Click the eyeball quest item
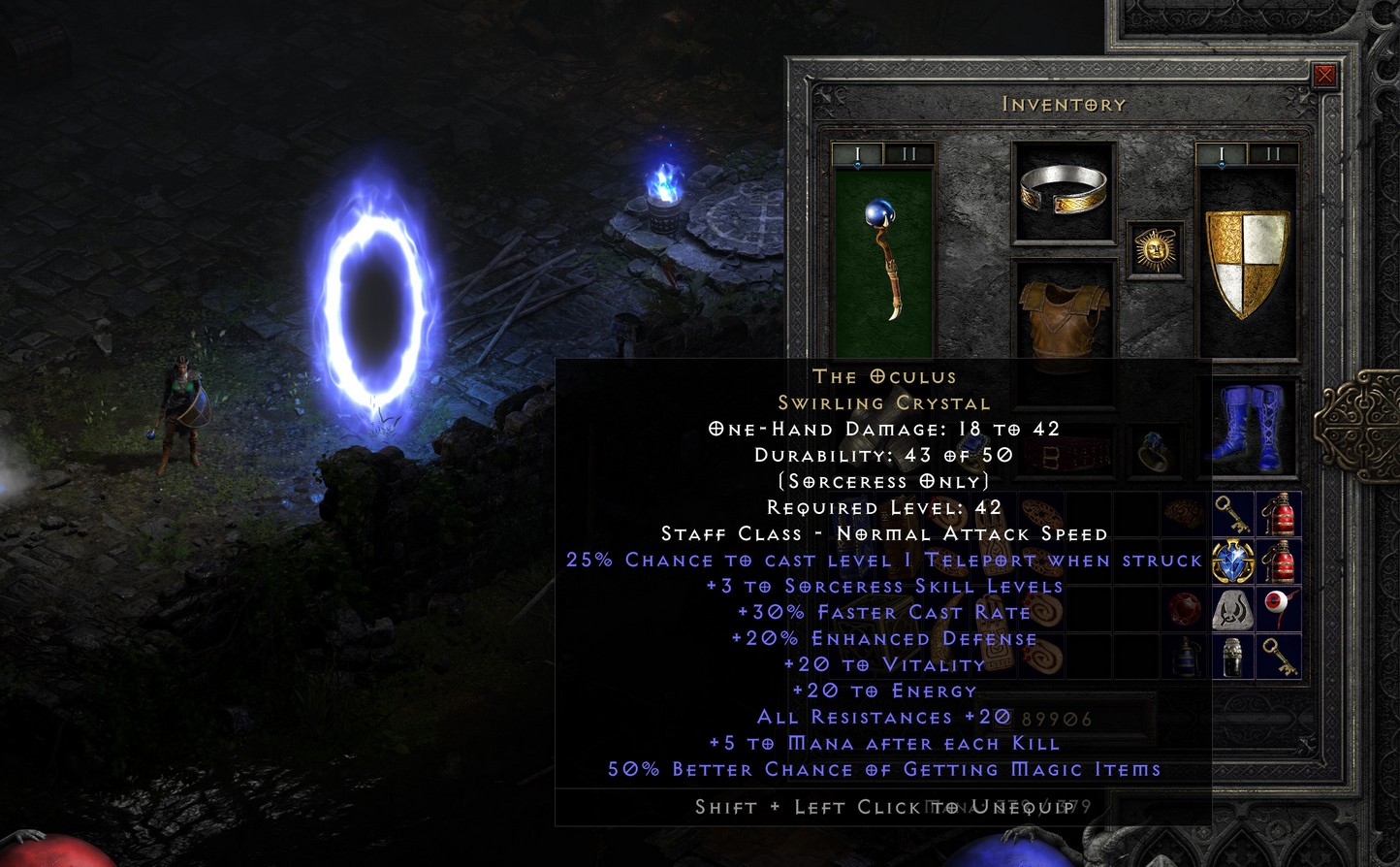 coord(1278,606)
